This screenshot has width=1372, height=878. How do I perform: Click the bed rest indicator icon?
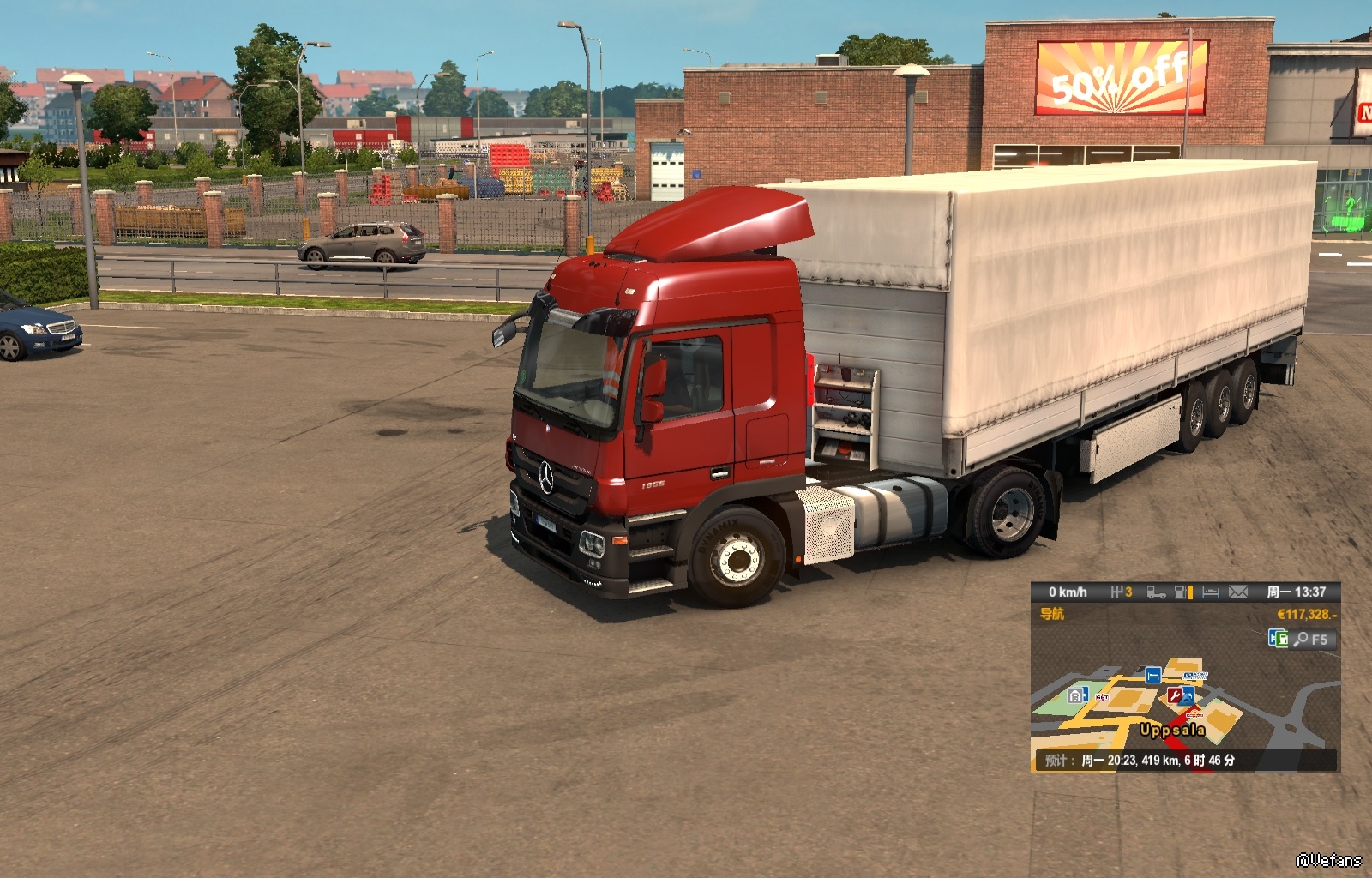pyautogui.click(x=1211, y=592)
